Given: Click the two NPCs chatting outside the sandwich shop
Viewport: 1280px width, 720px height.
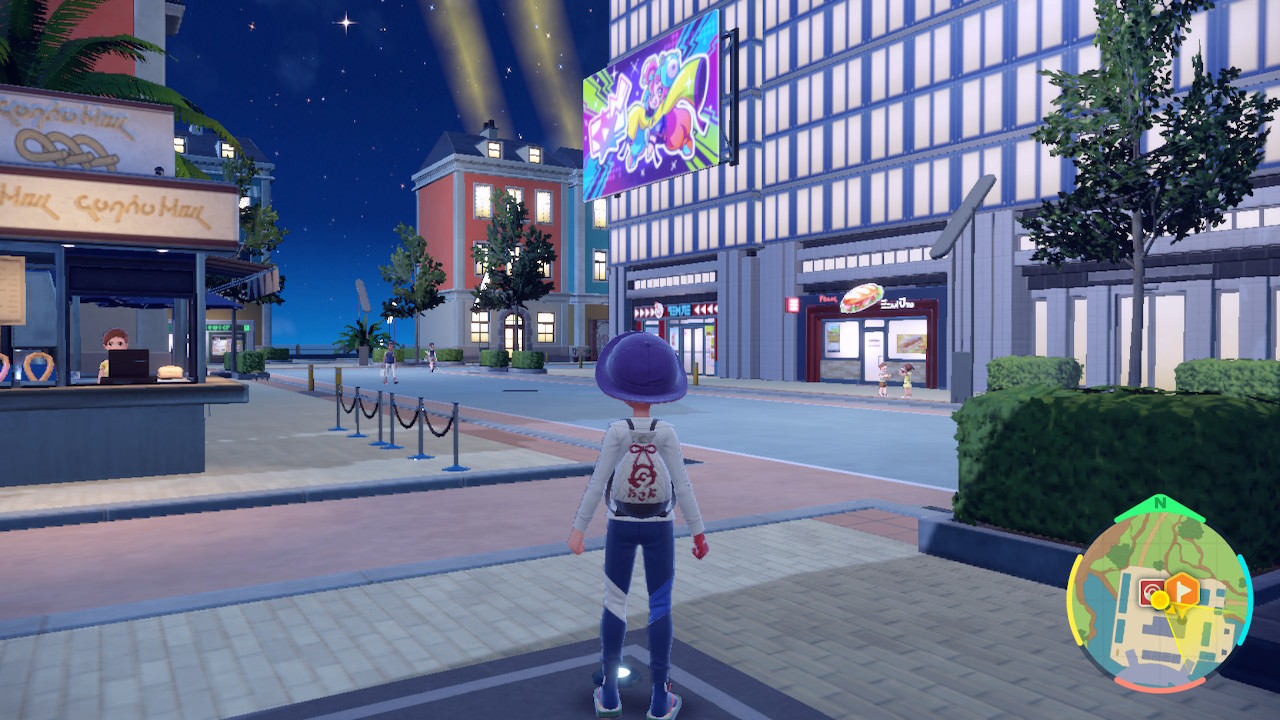Looking at the screenshot, I should click(x=895, y=381).
